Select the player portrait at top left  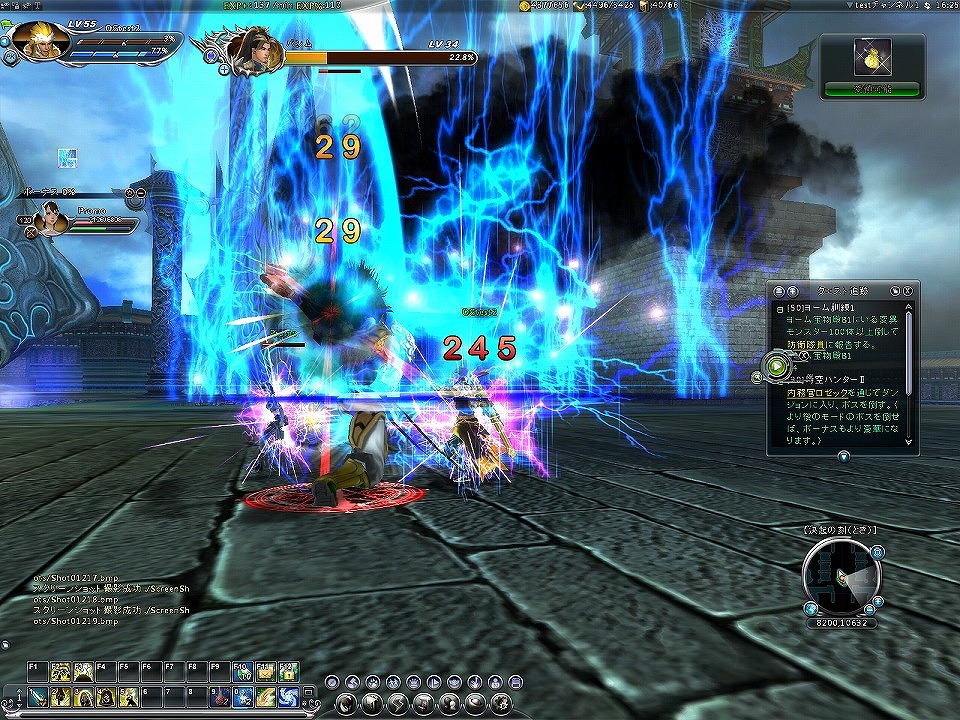[x=41, y=39]
